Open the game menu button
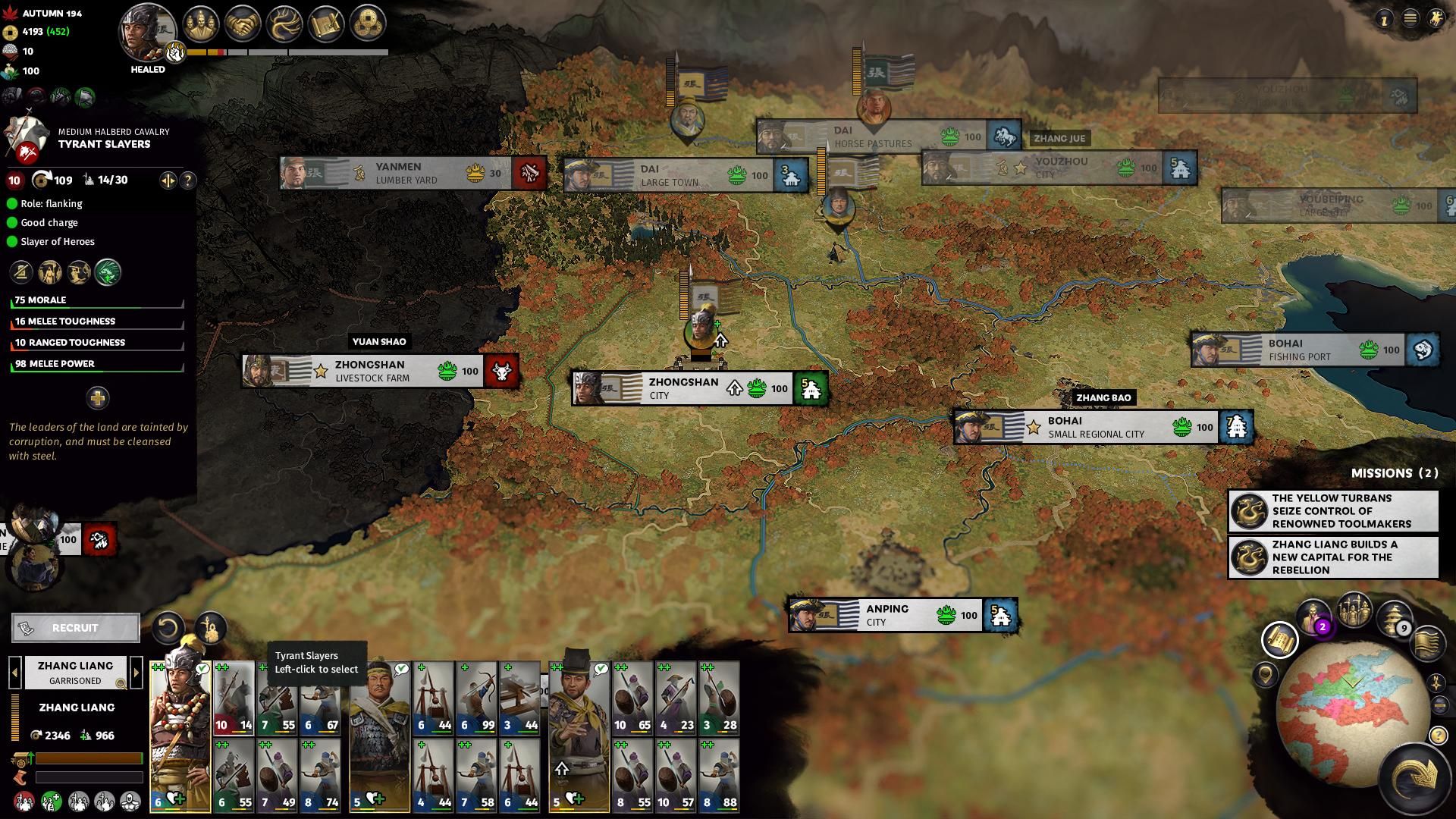 click(x=1410, y=19)
